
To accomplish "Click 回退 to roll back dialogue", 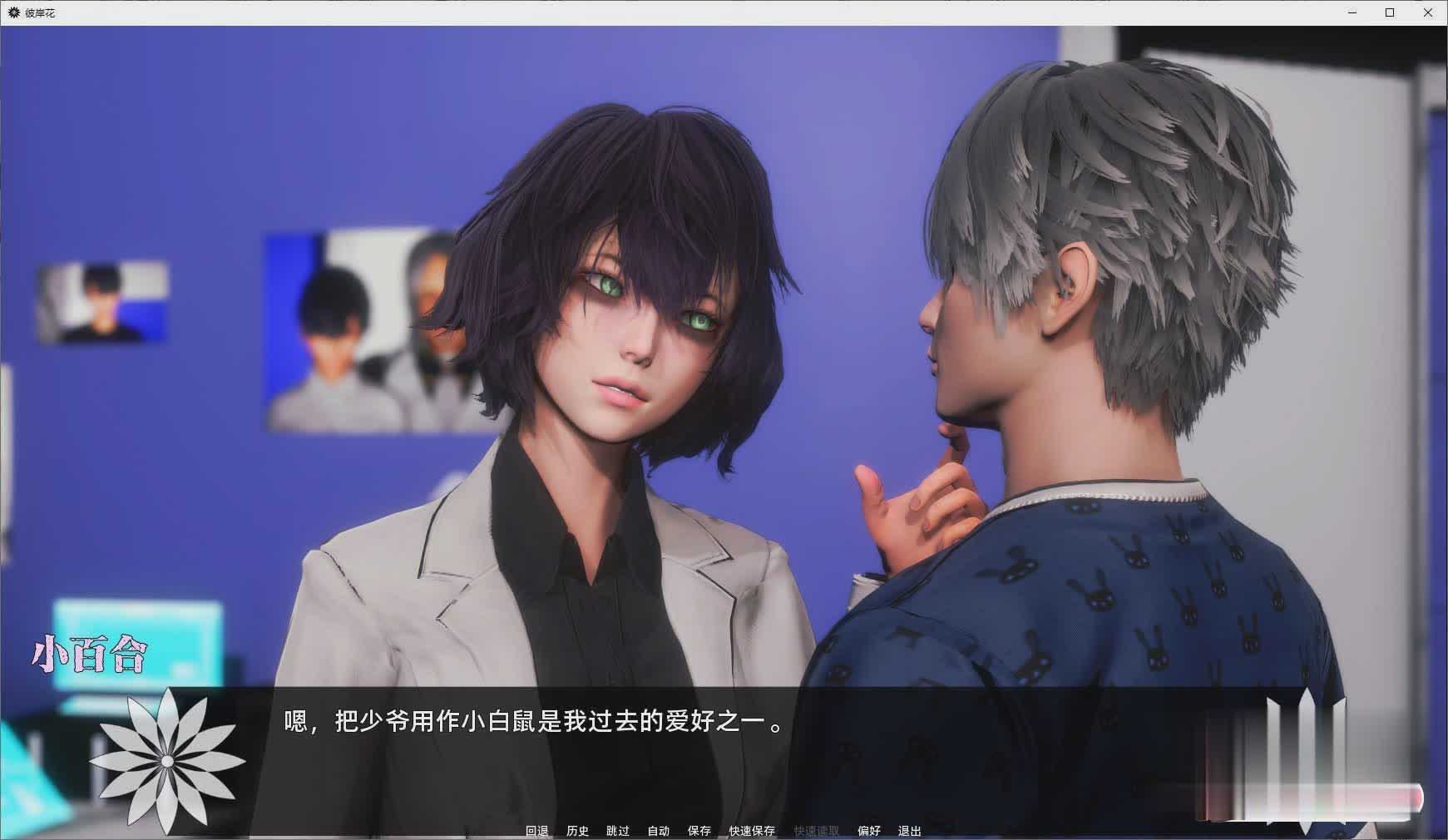I will tap(536, 830).
